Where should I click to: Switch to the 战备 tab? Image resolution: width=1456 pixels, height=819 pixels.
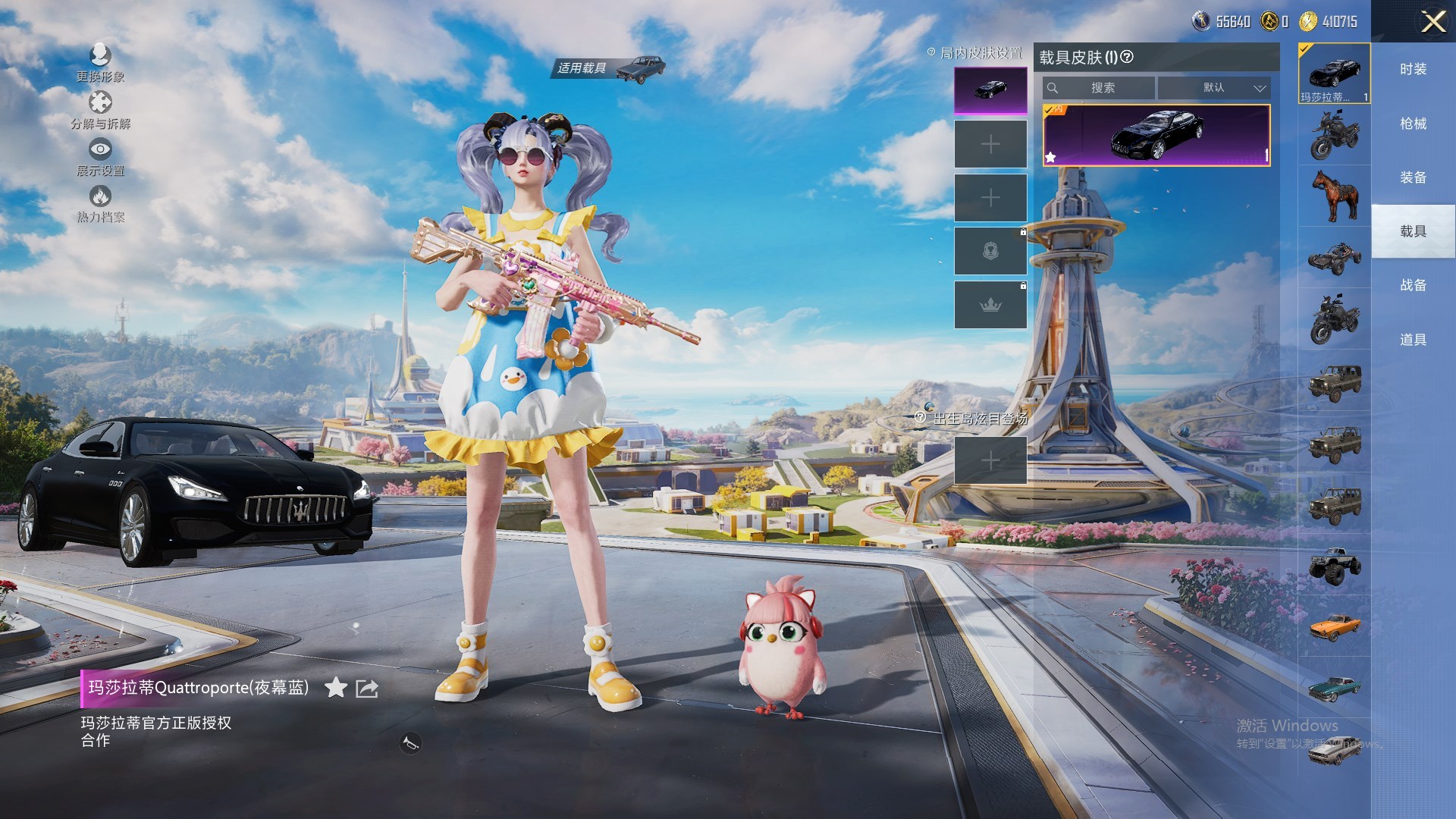(x=1413, y=285)
